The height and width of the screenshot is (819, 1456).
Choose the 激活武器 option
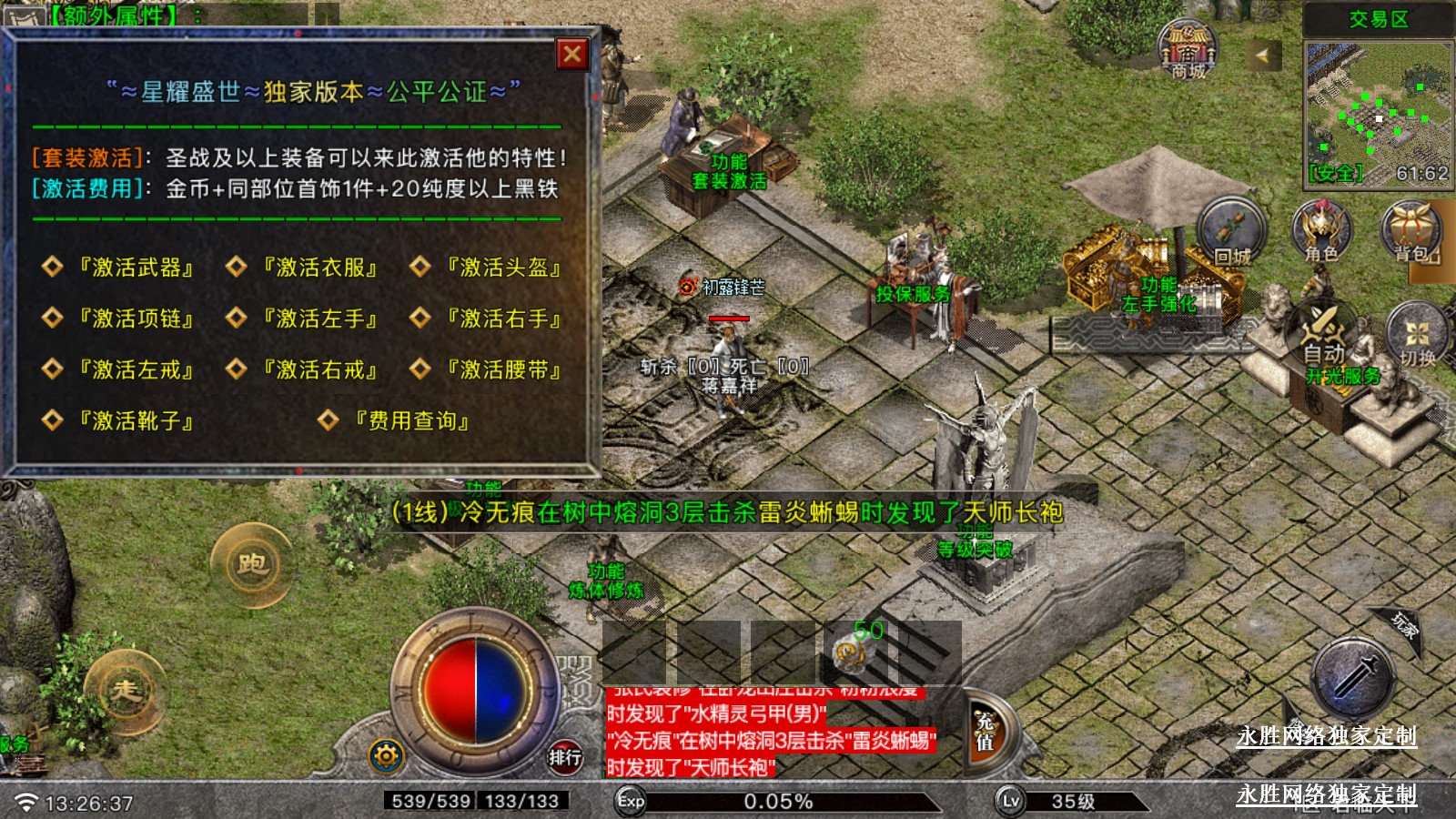136,268
